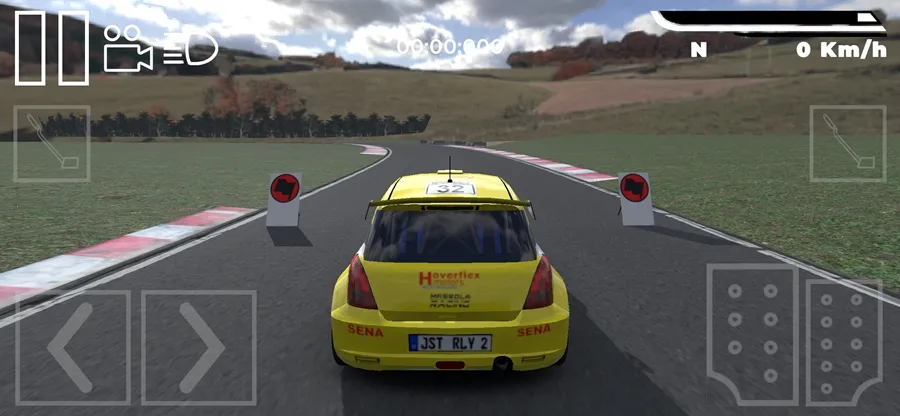Toggle the car headlights
Viewport: 900px width, 416px height.
(190, 47)
